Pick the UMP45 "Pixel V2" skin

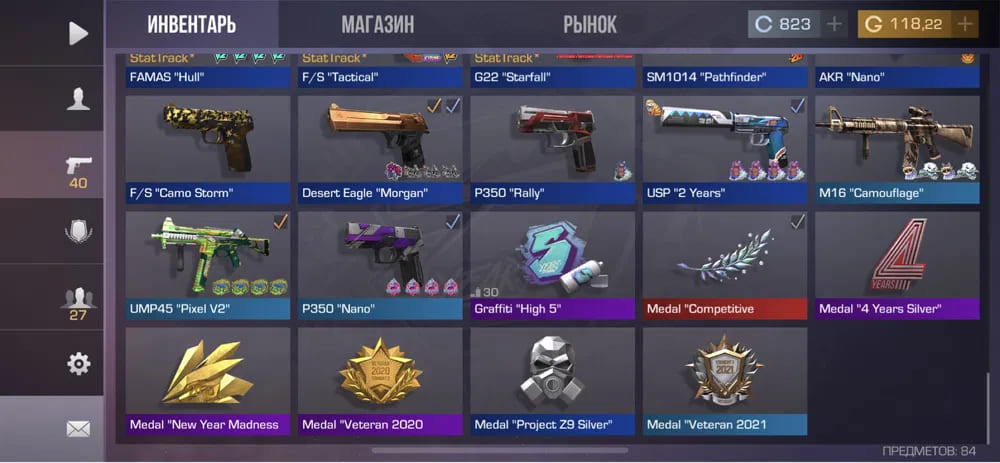pyautogui.click(x=208, y=264)
